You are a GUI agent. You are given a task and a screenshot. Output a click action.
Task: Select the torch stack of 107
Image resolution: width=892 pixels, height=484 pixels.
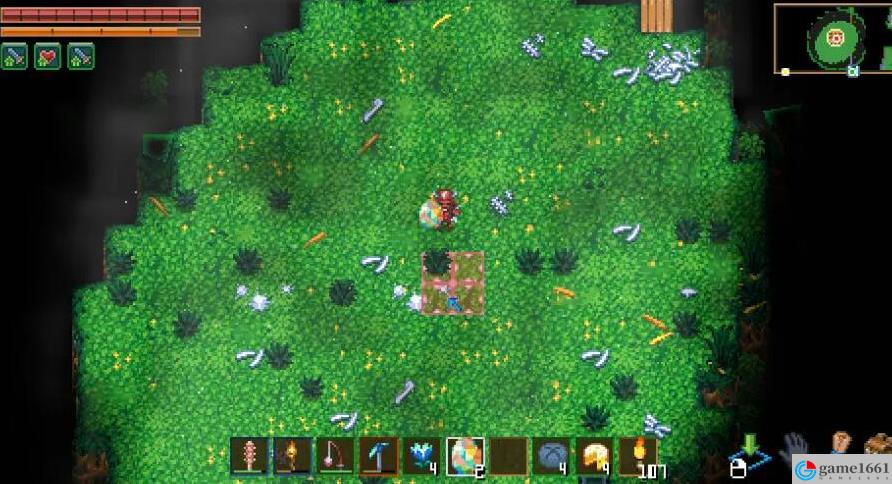tap(637, 456)
